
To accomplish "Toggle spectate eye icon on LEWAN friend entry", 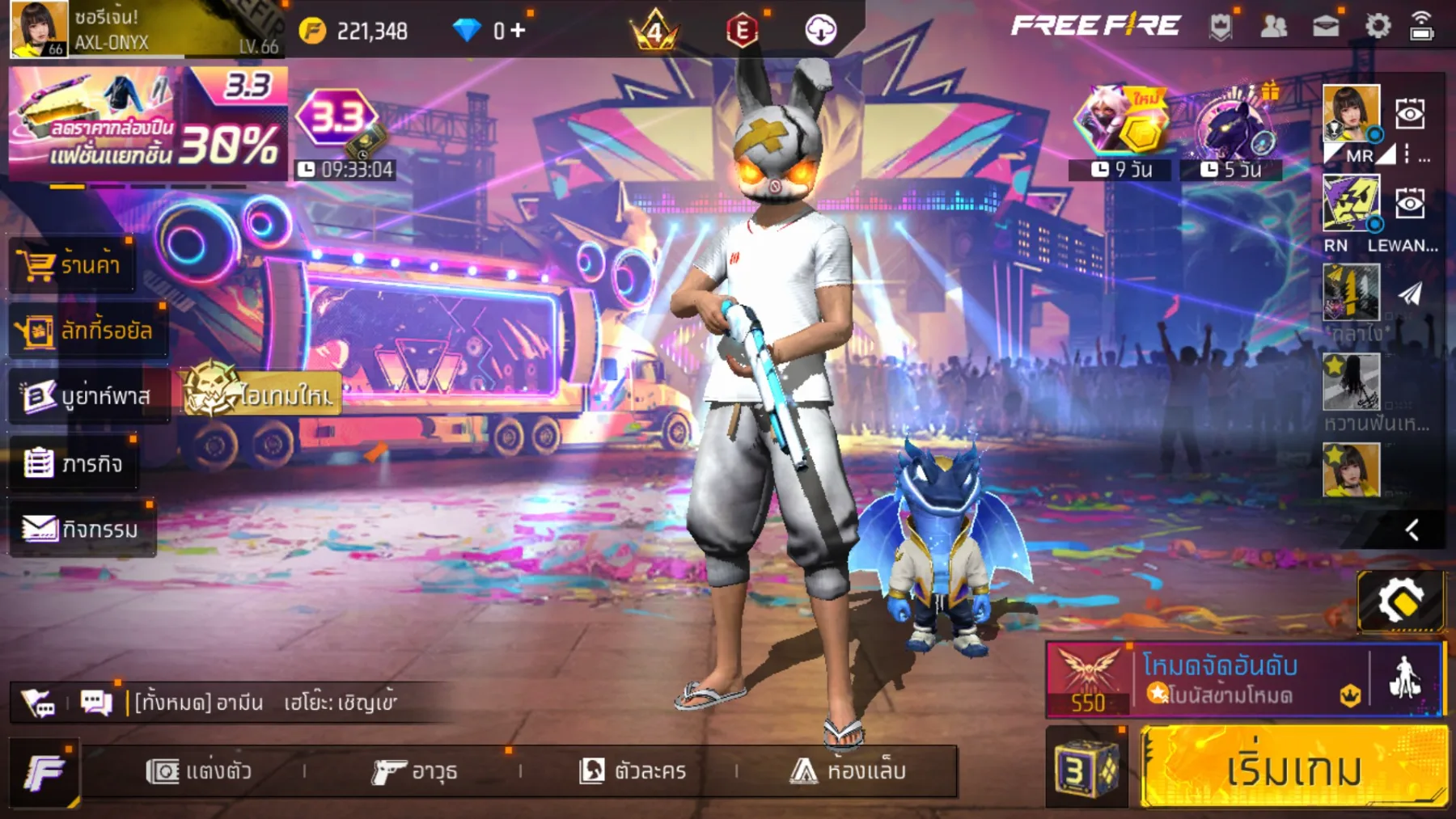I will click(1410, 201).
